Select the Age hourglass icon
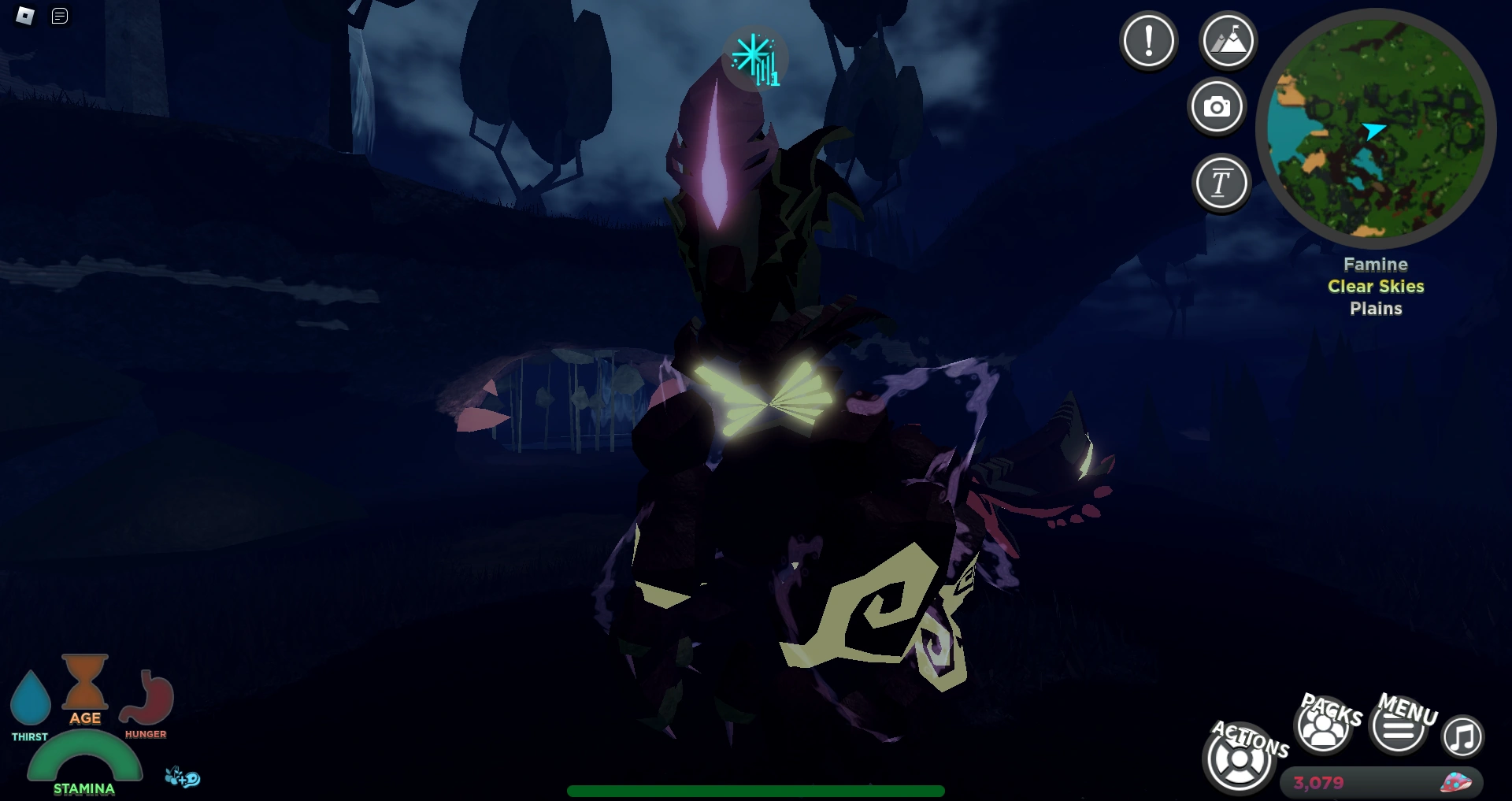Image resolution: width=1512 pixels, height=801 pixels. point(83,685)
